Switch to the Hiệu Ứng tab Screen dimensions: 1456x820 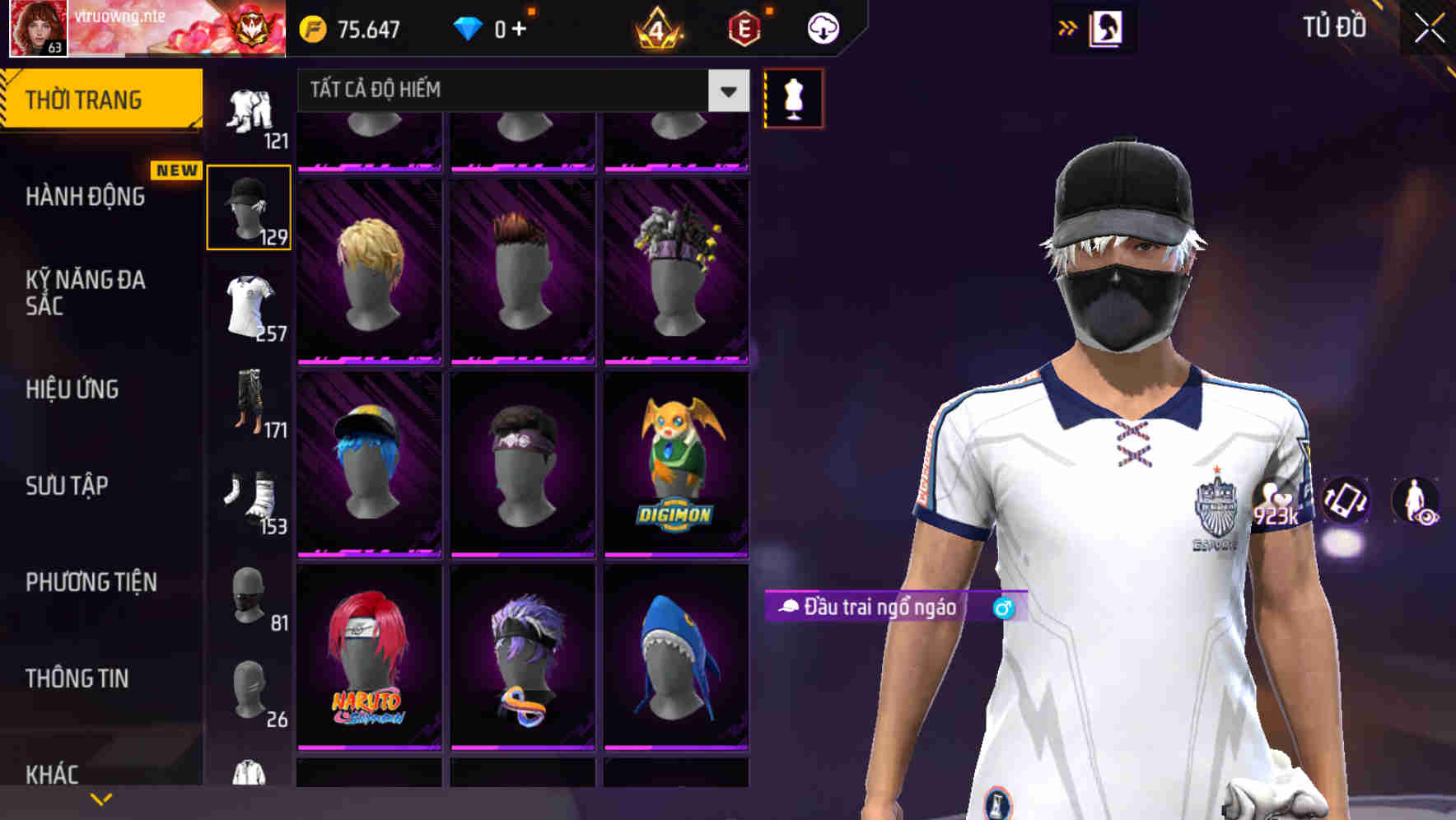click(74, 389)
